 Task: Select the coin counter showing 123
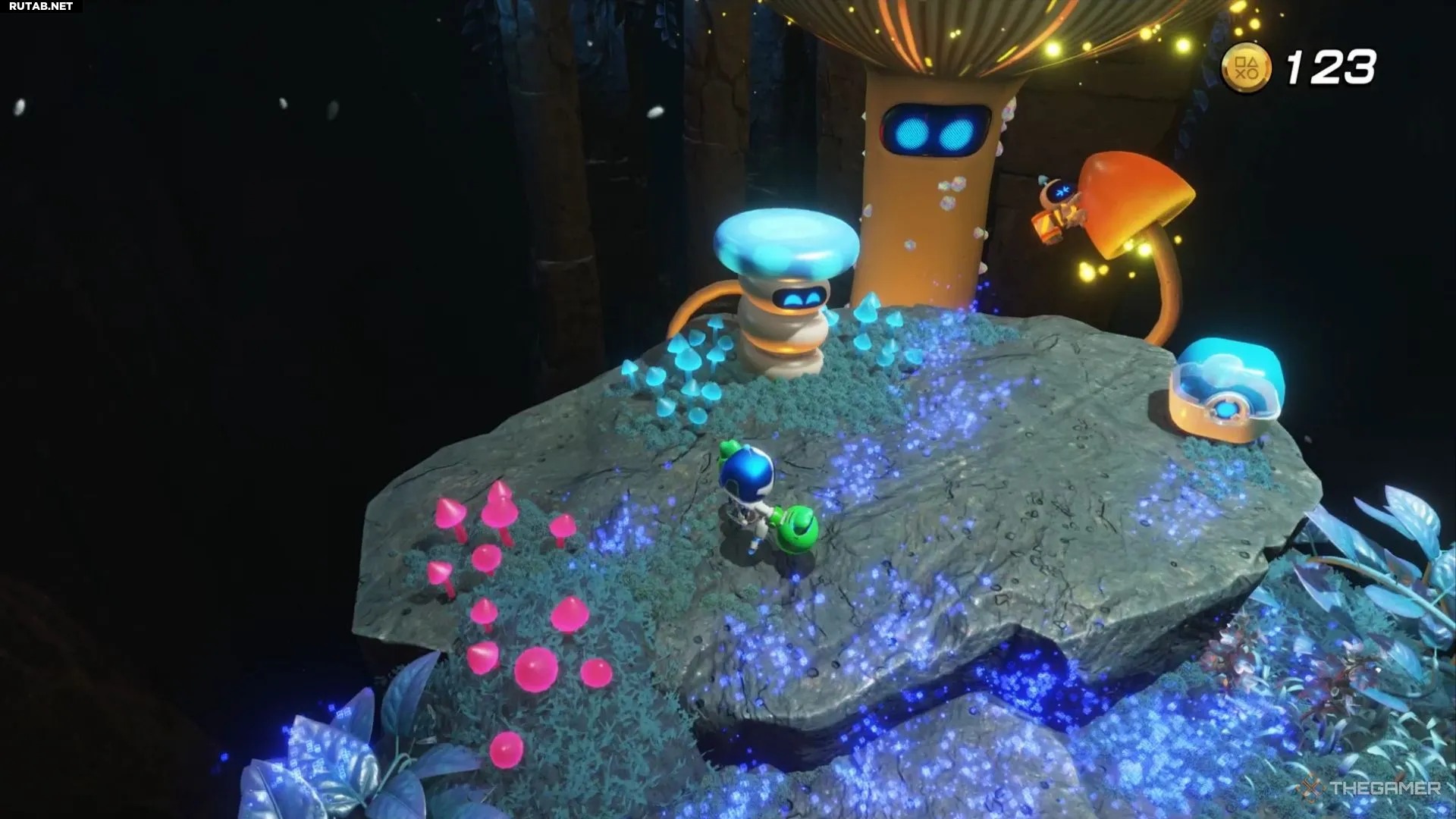(x=1331, y=67)
